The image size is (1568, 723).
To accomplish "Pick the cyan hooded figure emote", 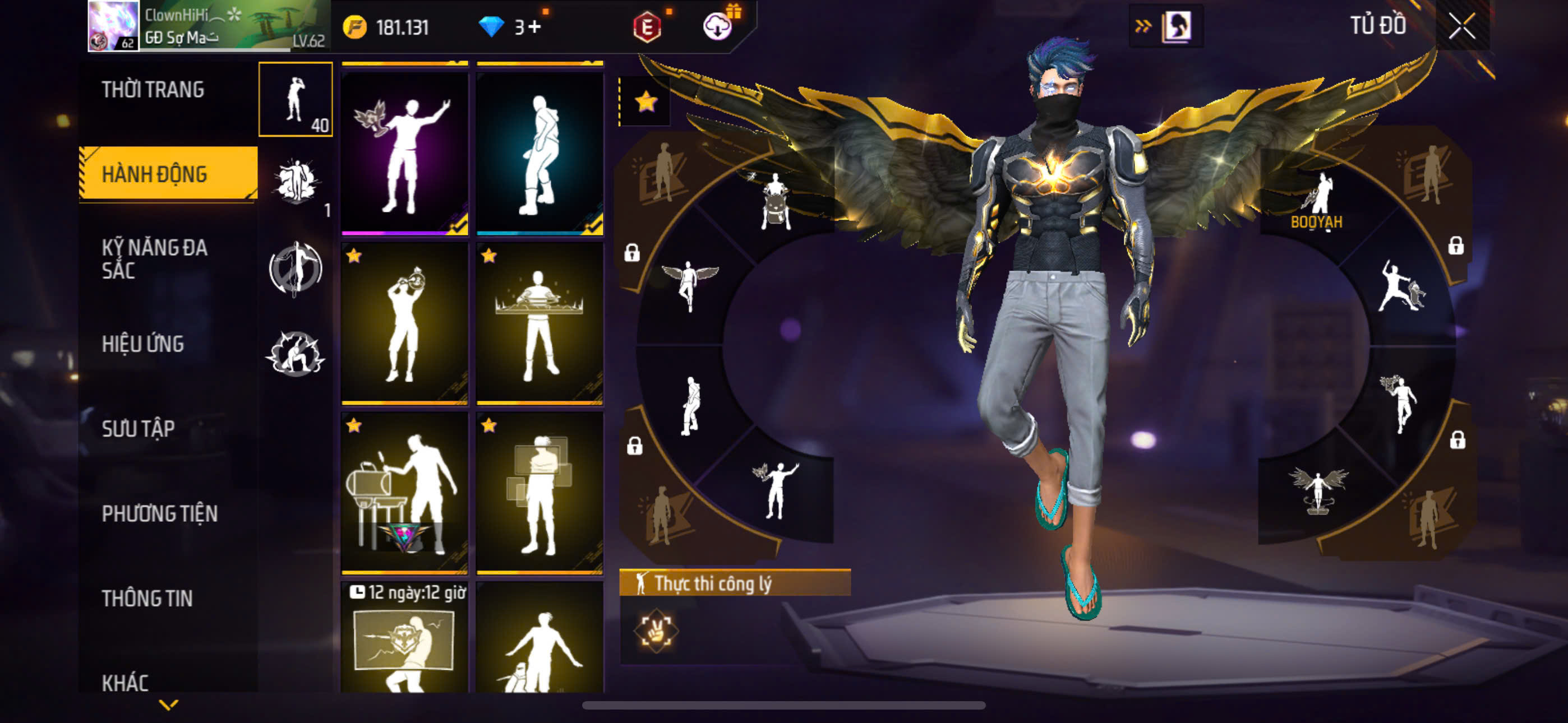I will click(x=540, y=153).
